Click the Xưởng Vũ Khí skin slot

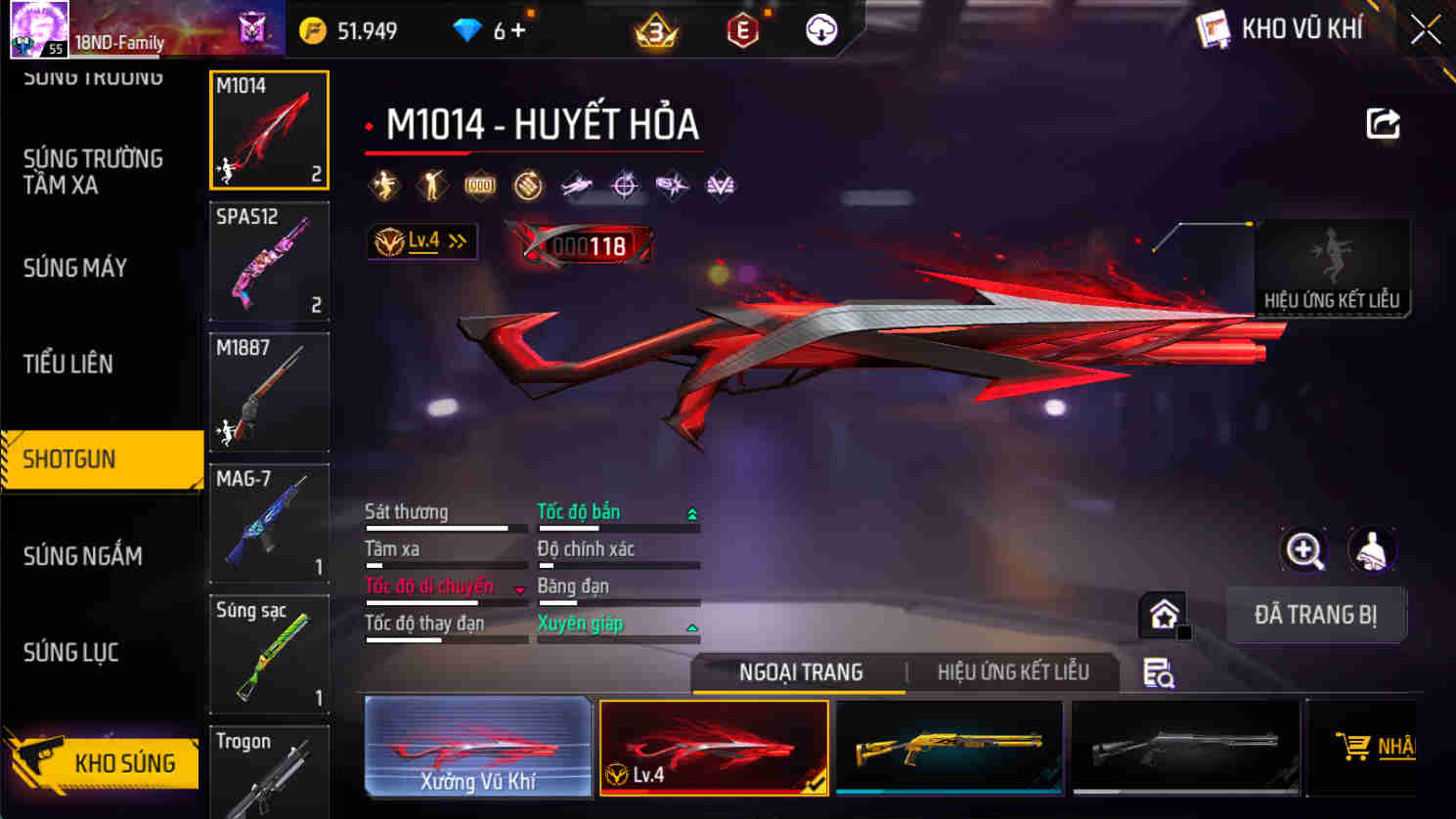point(478,748)
